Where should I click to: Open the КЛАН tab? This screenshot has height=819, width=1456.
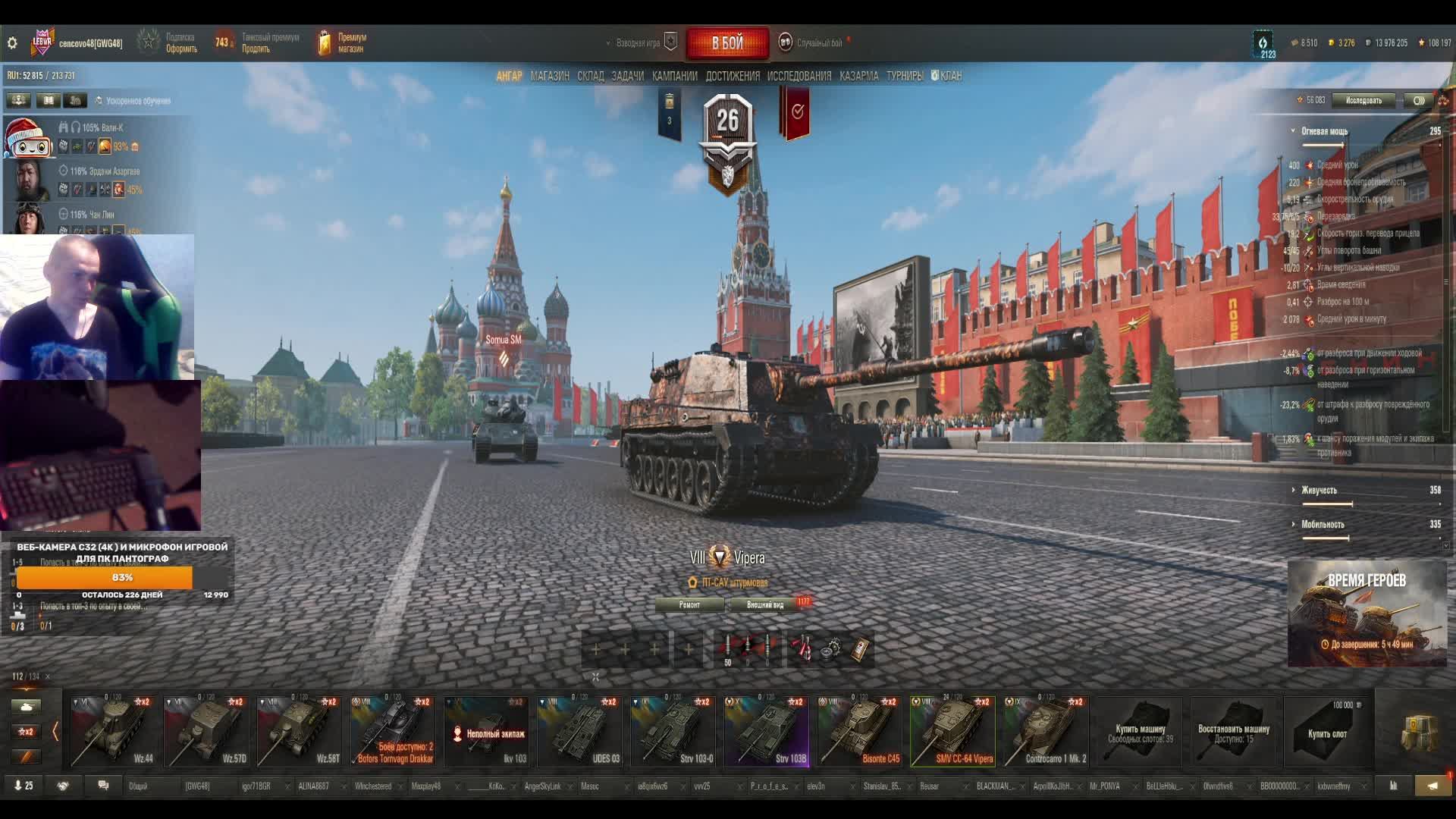tap(947, 76)
